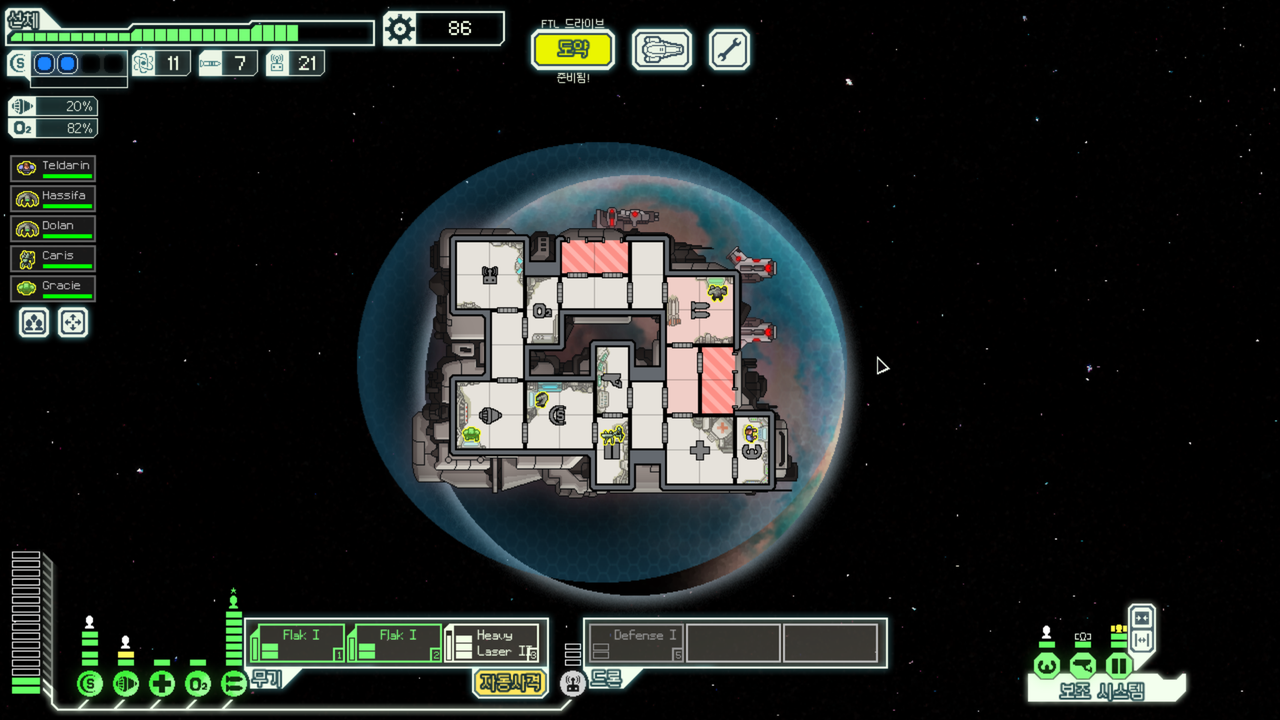Click the O2 oxygen system icon
The width and height of the screenshot is (1280, 720).
198,684
